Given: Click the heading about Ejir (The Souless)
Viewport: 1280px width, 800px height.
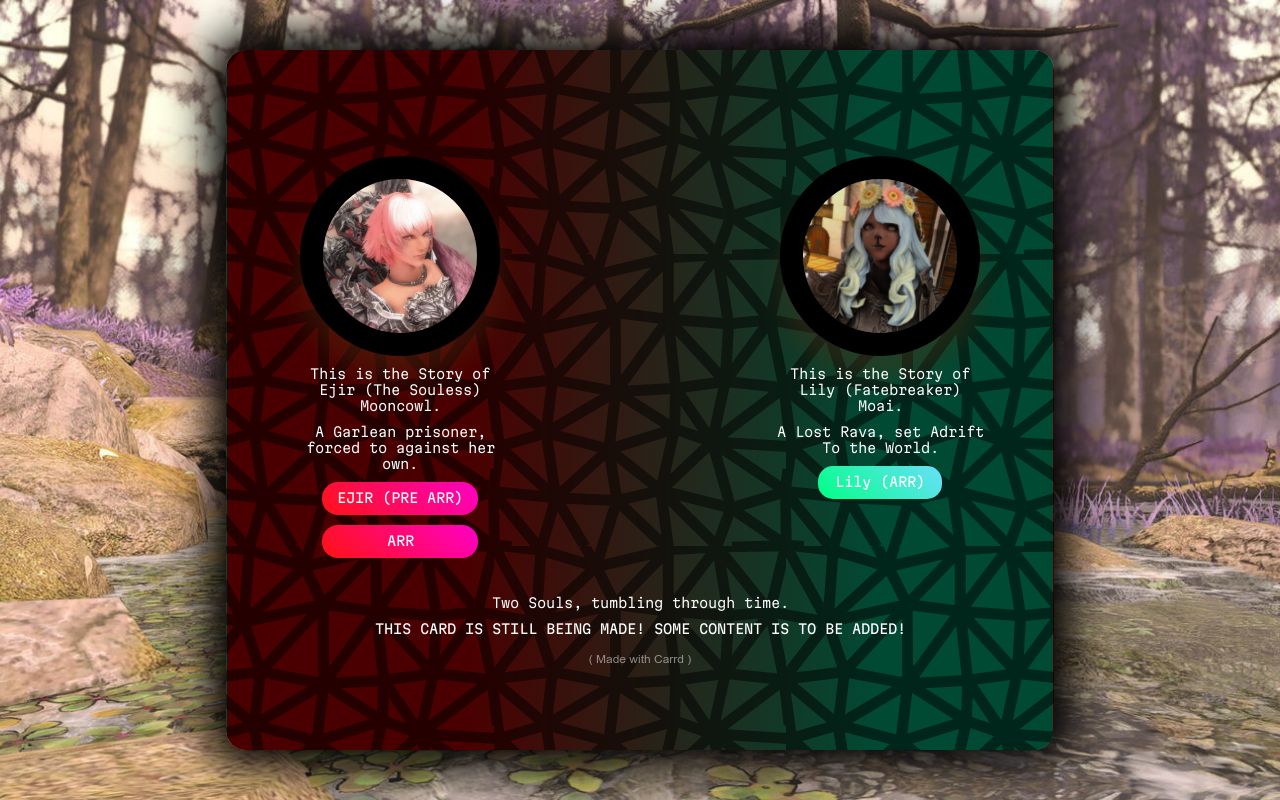Looking at the screenshot, I should (399, 390).
